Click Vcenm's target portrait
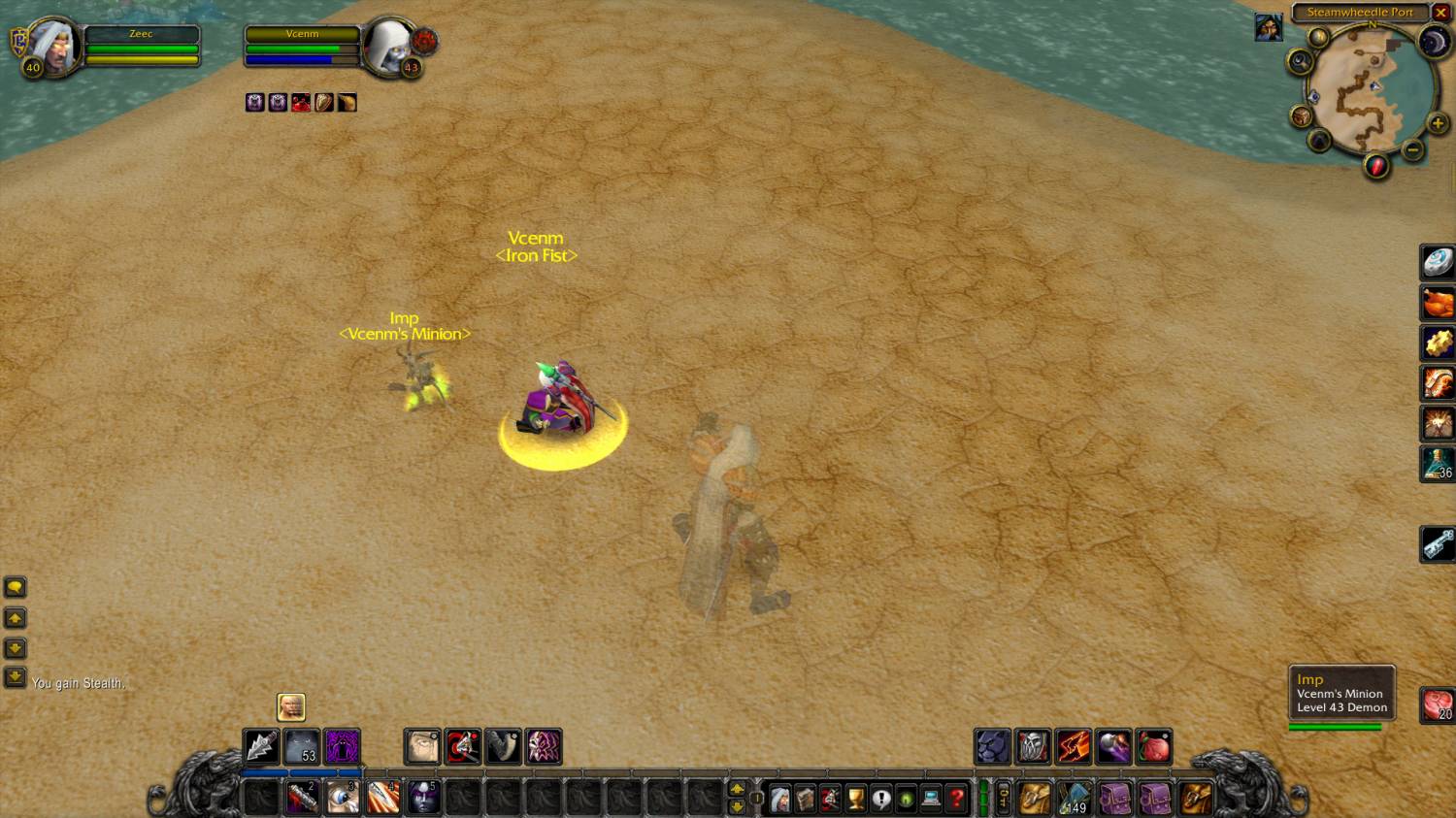The image size is (1456, 818). [390, 46]
